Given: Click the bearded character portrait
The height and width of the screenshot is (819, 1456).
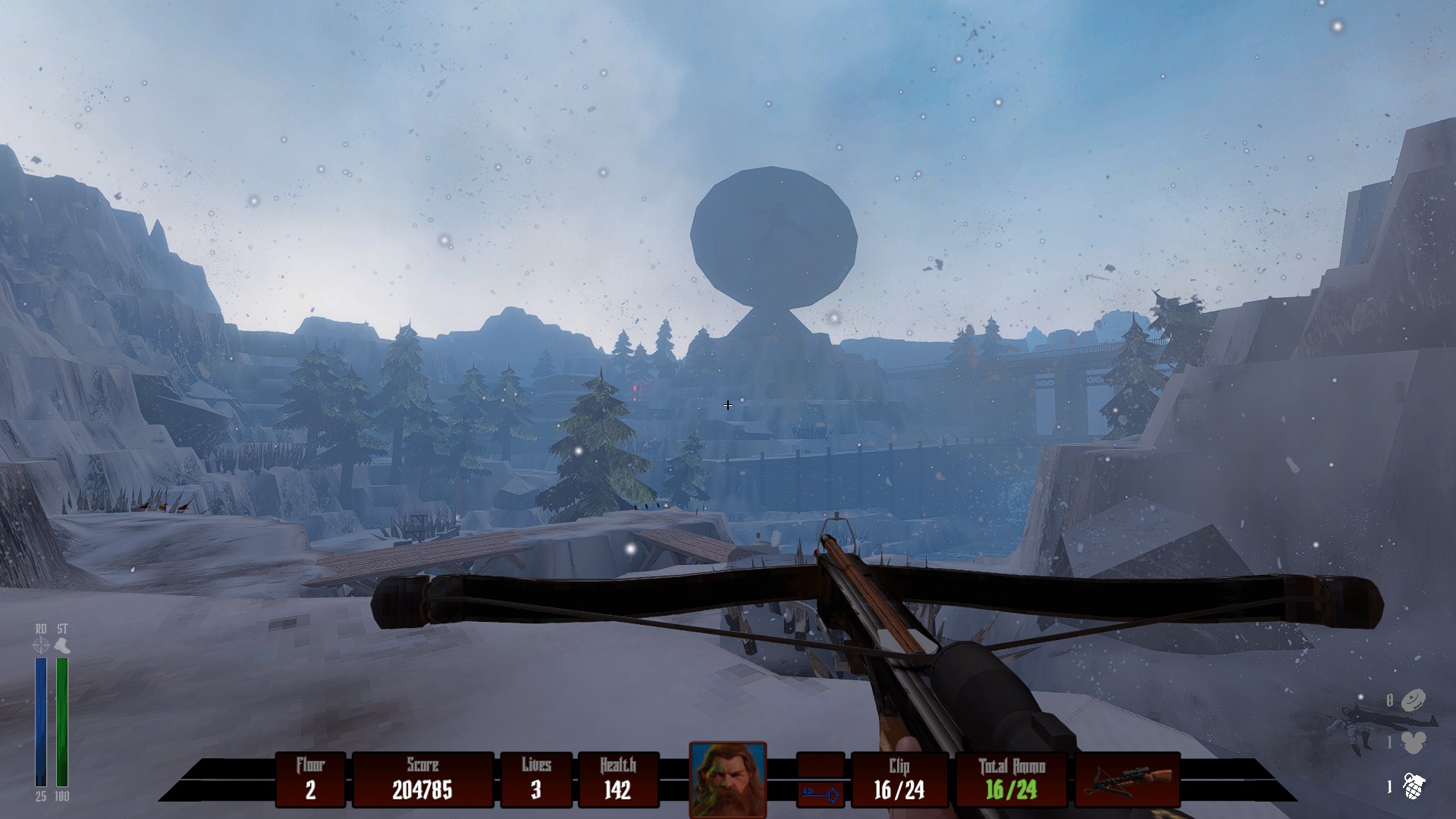Looking at the screenshot, I should (727, 779).
